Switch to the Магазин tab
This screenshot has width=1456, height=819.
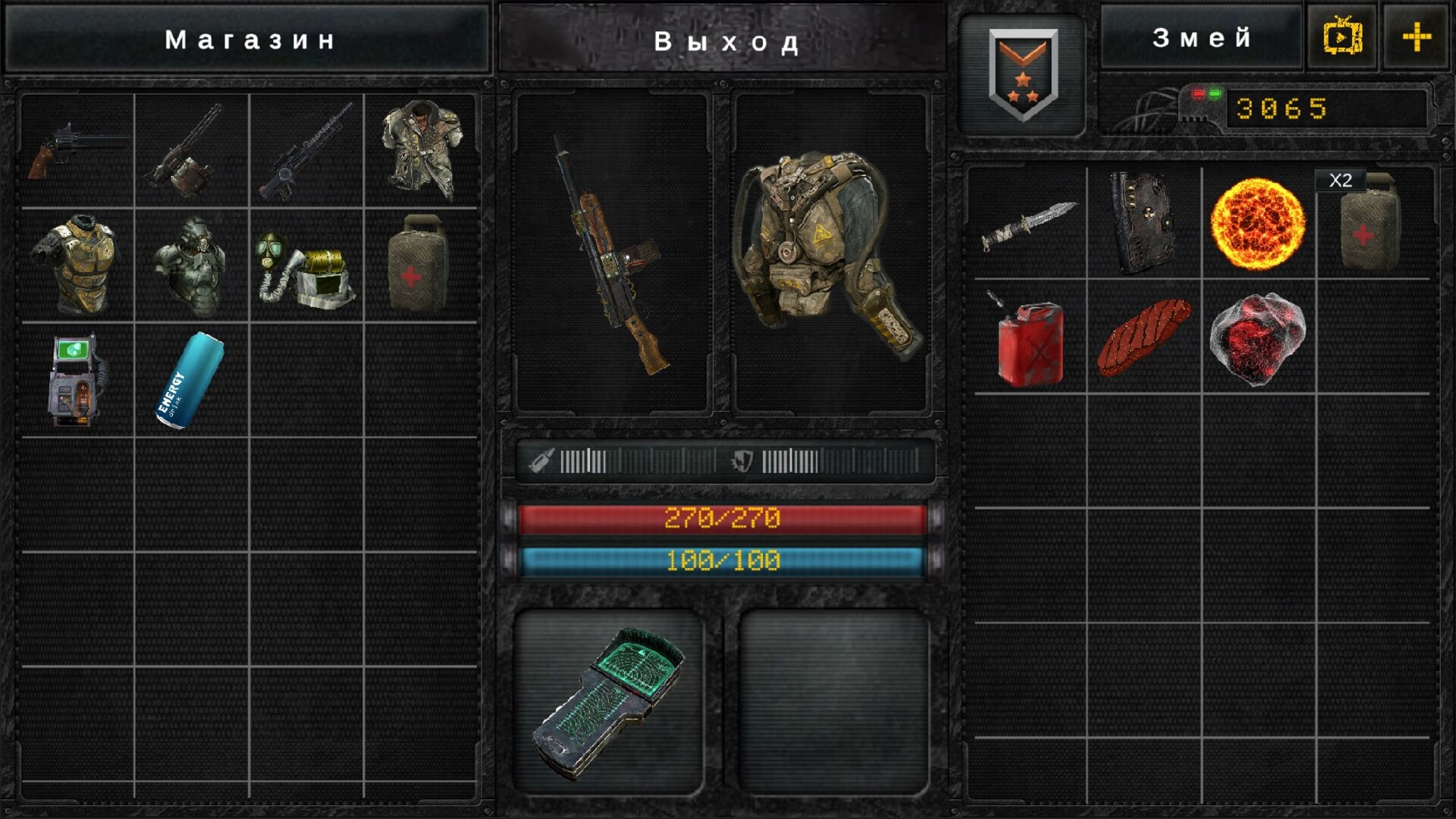(x=250, y=38)
